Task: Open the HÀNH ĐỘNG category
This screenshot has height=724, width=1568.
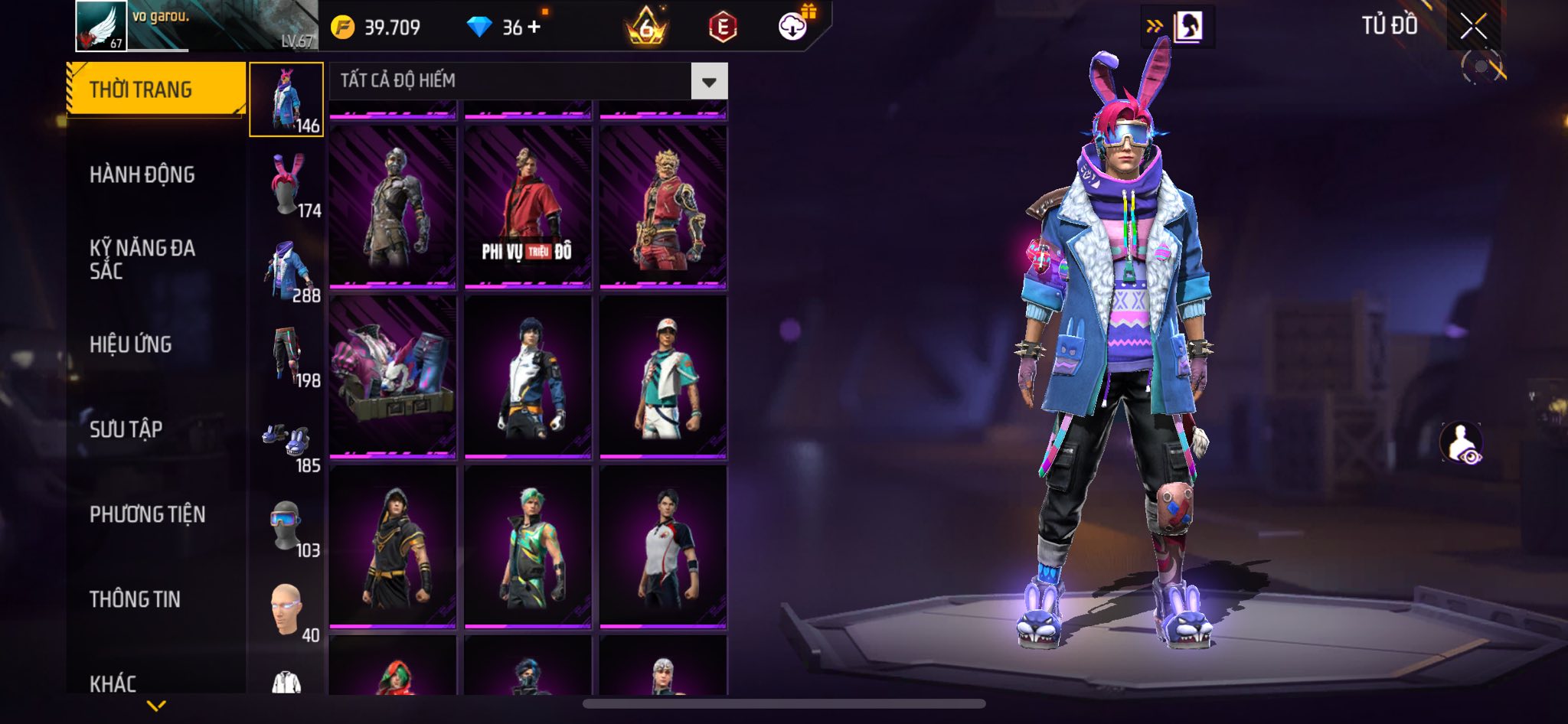Action: (x=142, y=174)
